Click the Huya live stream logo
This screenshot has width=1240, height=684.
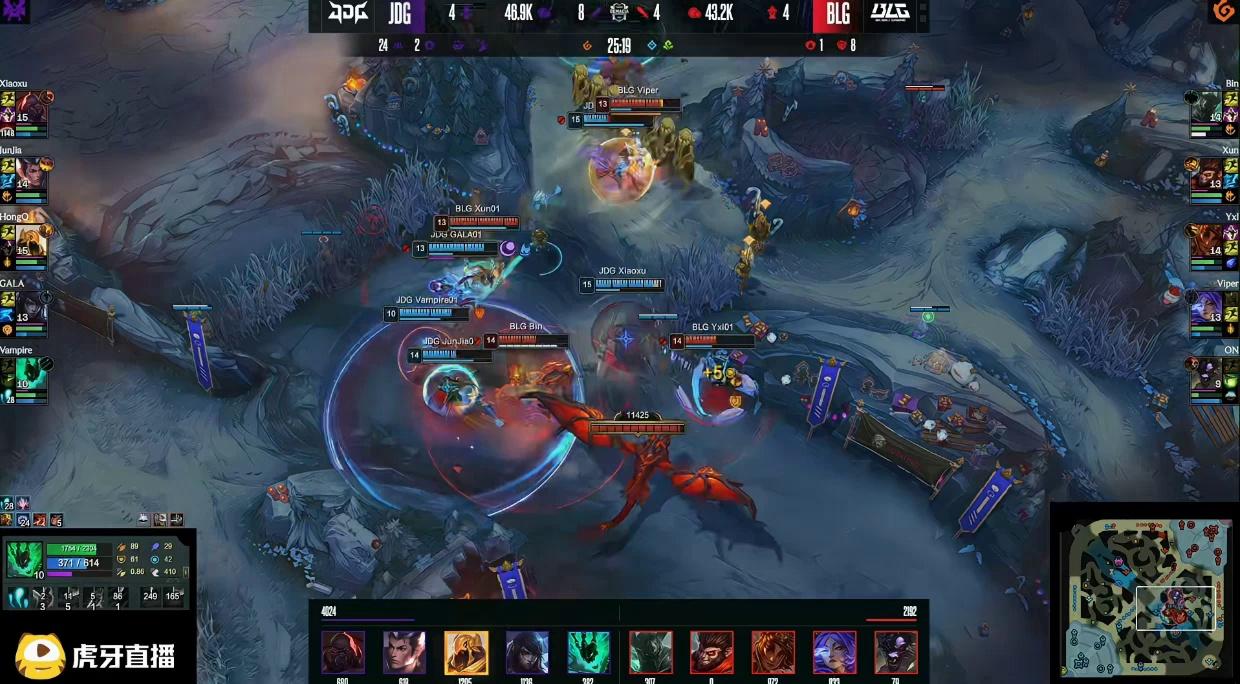(97, 655)
